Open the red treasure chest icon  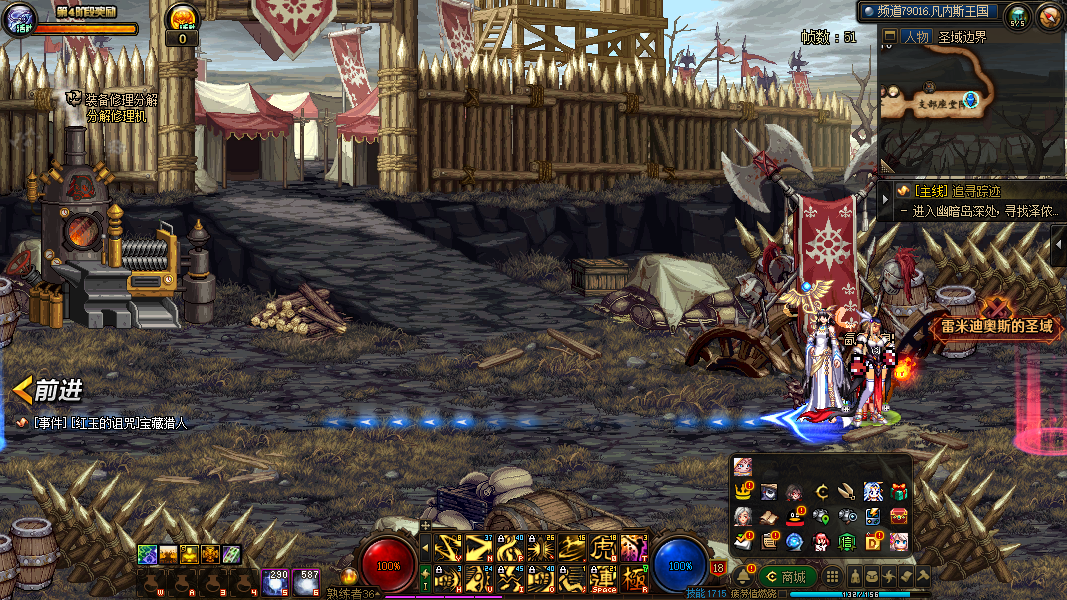898,517
